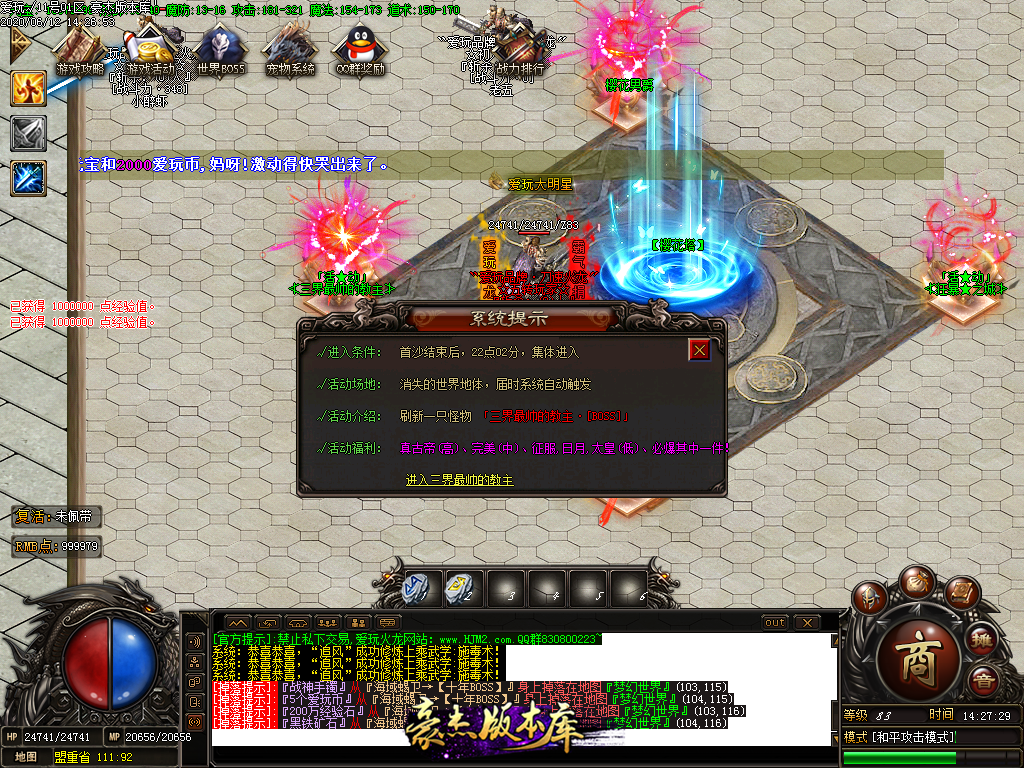Click the 摊 stall button
1024x768 pixels.
coord(982,639)
